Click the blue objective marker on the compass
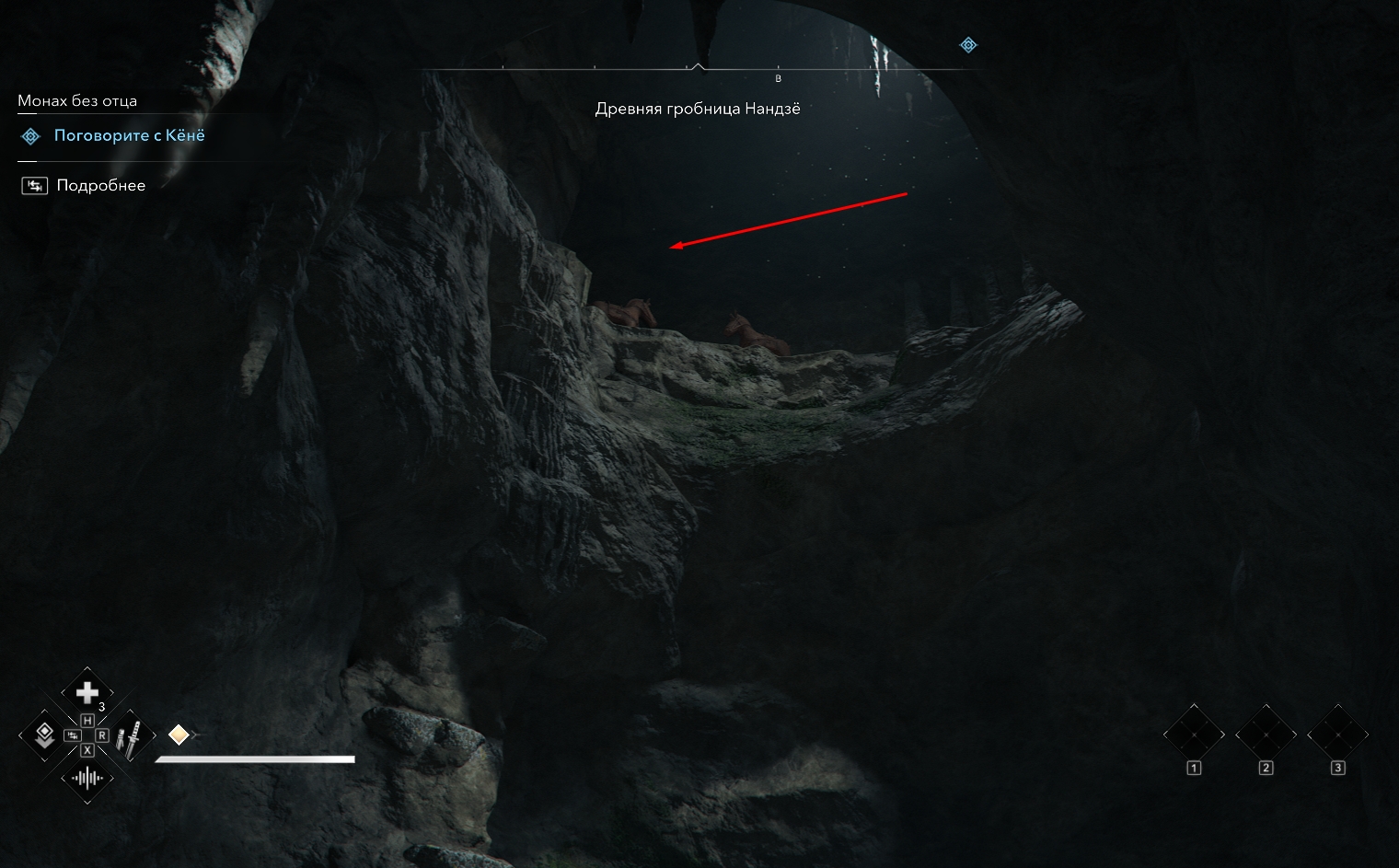This screenshot has width=1399, height=868. pyautogui.click(x=968, y=44)
